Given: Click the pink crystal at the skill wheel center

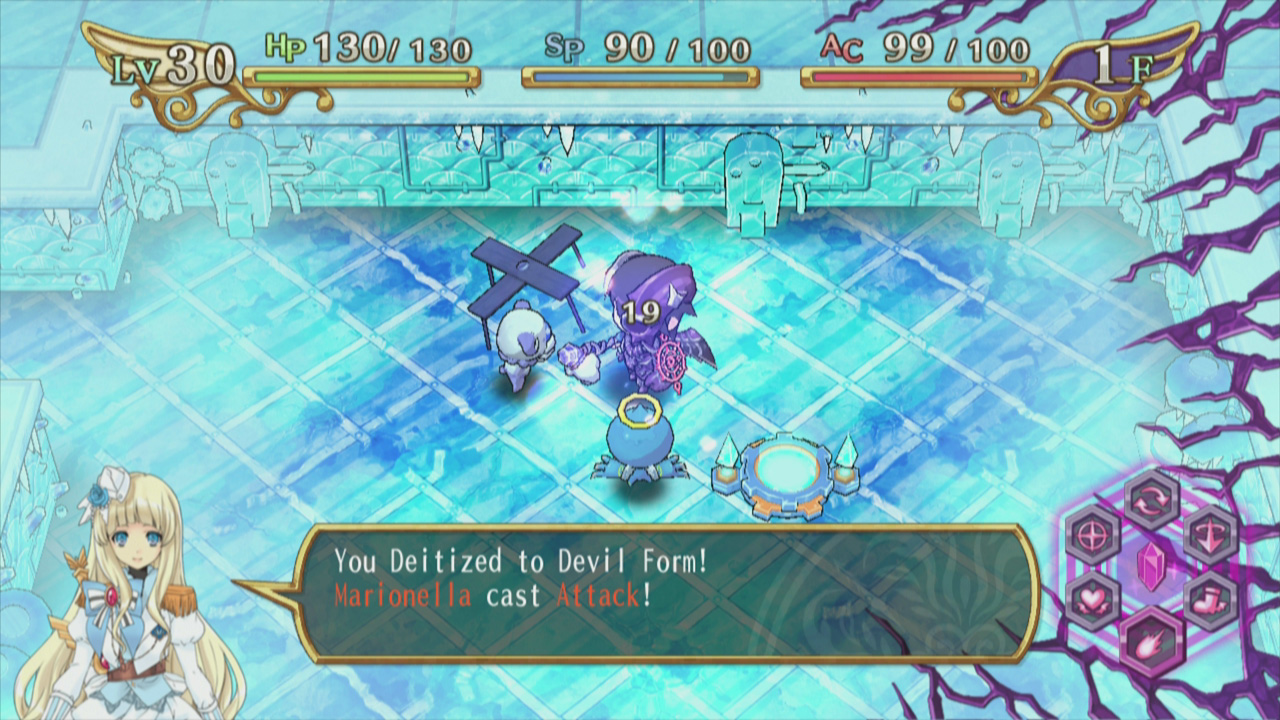Looking at the screenshot, I should (1151, 566).
